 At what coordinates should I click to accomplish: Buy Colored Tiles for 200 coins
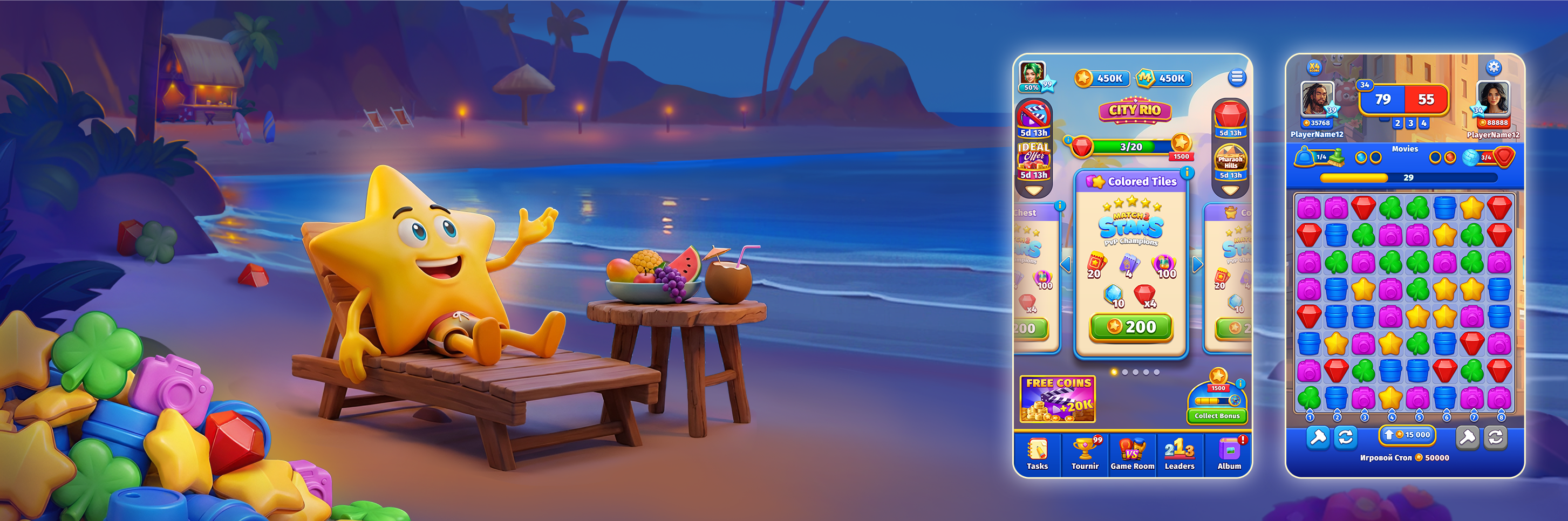point(1133,327)
